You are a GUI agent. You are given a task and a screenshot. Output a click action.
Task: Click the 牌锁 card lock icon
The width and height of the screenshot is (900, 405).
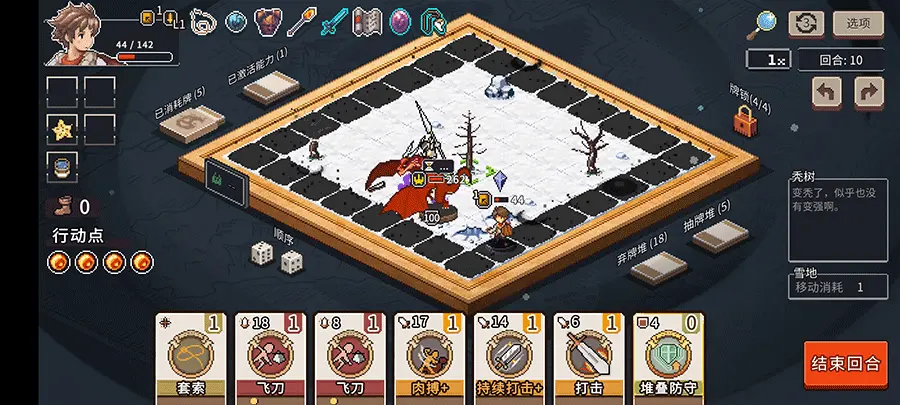click(x=744, y=122)
